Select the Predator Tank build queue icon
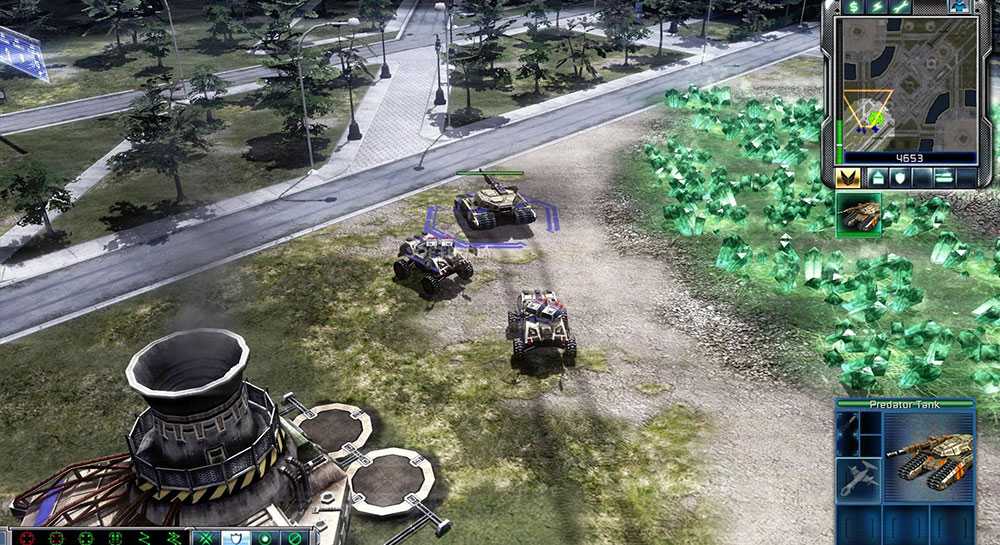The height and width of the screenshot is (545, 1000). (857, 213)
